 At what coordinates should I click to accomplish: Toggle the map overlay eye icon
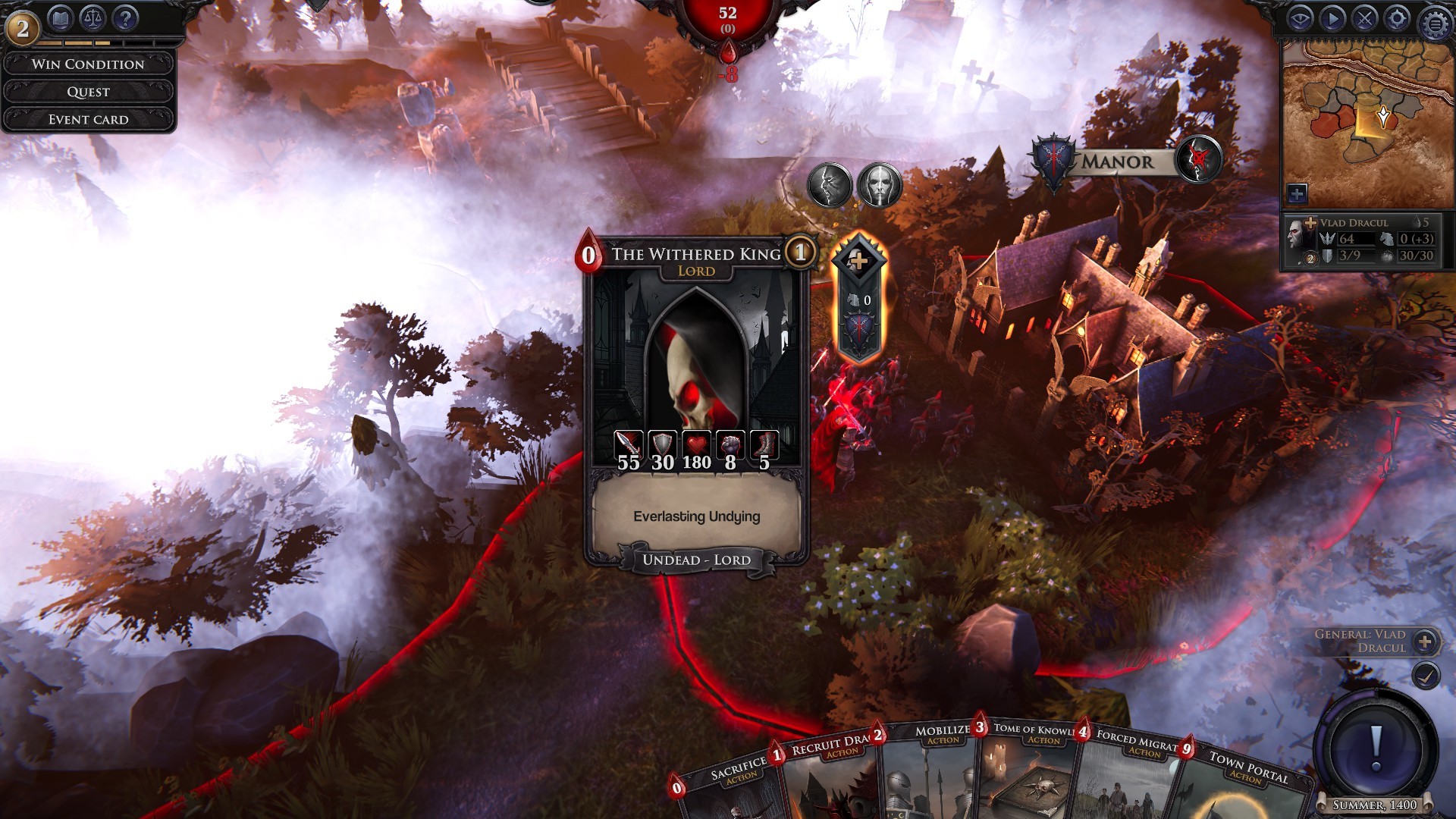click(x=1301, y=18)
